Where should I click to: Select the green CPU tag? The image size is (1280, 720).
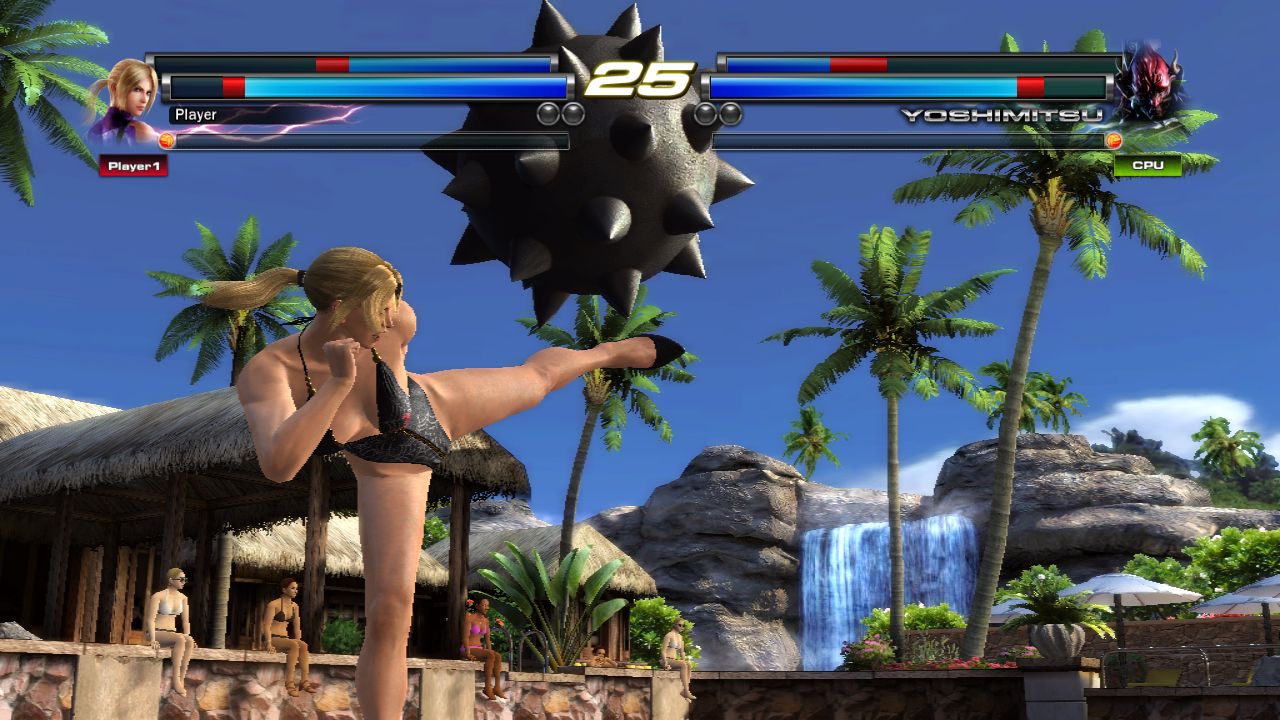1147,165
